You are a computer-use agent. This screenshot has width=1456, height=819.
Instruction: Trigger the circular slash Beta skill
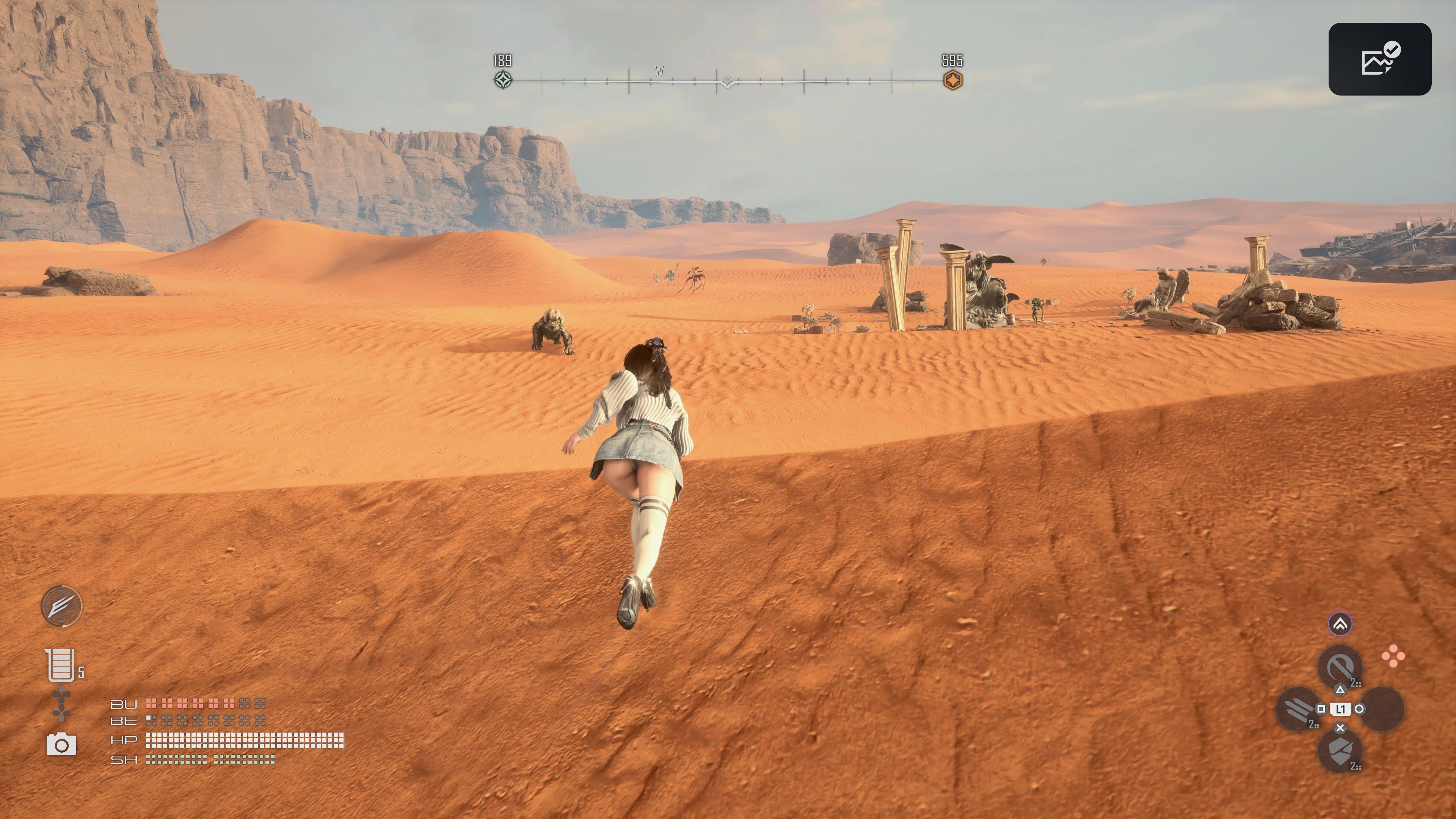[1339, 667]
